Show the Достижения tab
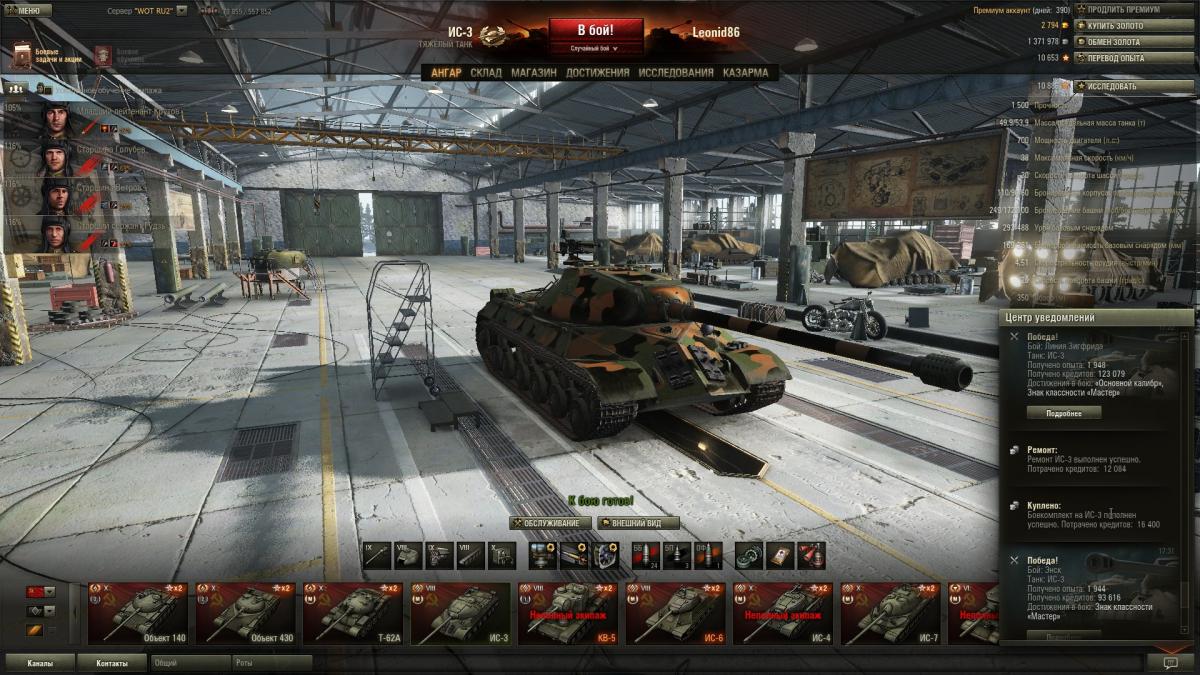Screen dimensions: 1200x675 coord(597,73)
